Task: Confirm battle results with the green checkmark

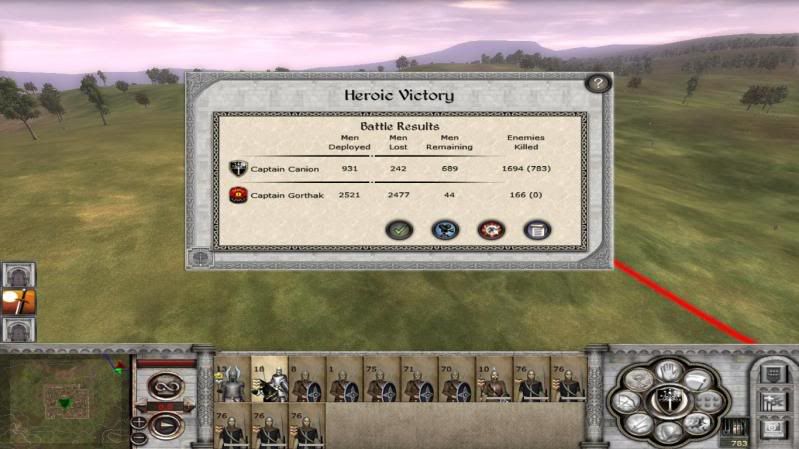Action: point(399,230)
